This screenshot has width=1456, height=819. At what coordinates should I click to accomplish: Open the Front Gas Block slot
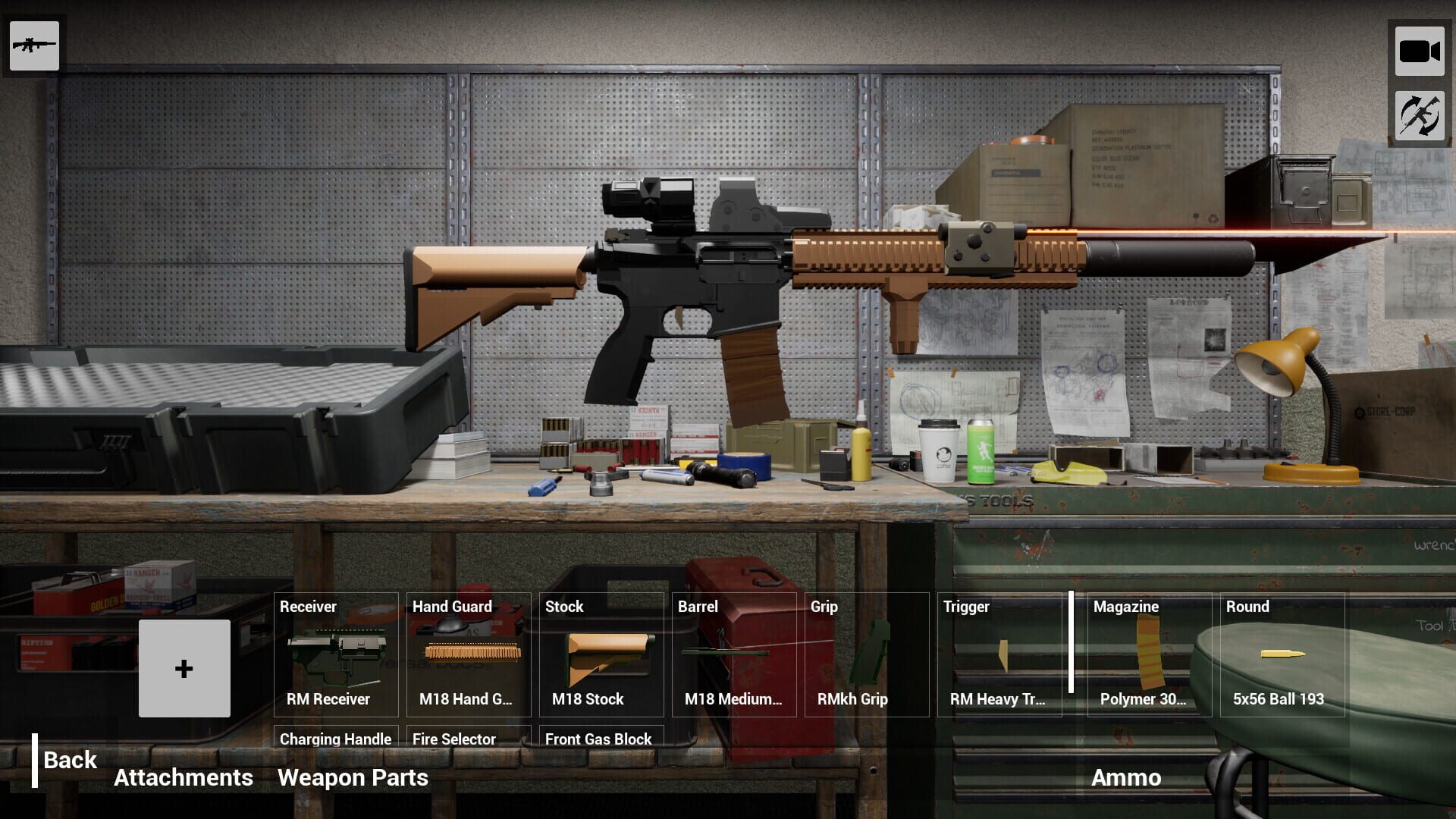(x=598, y=739)
